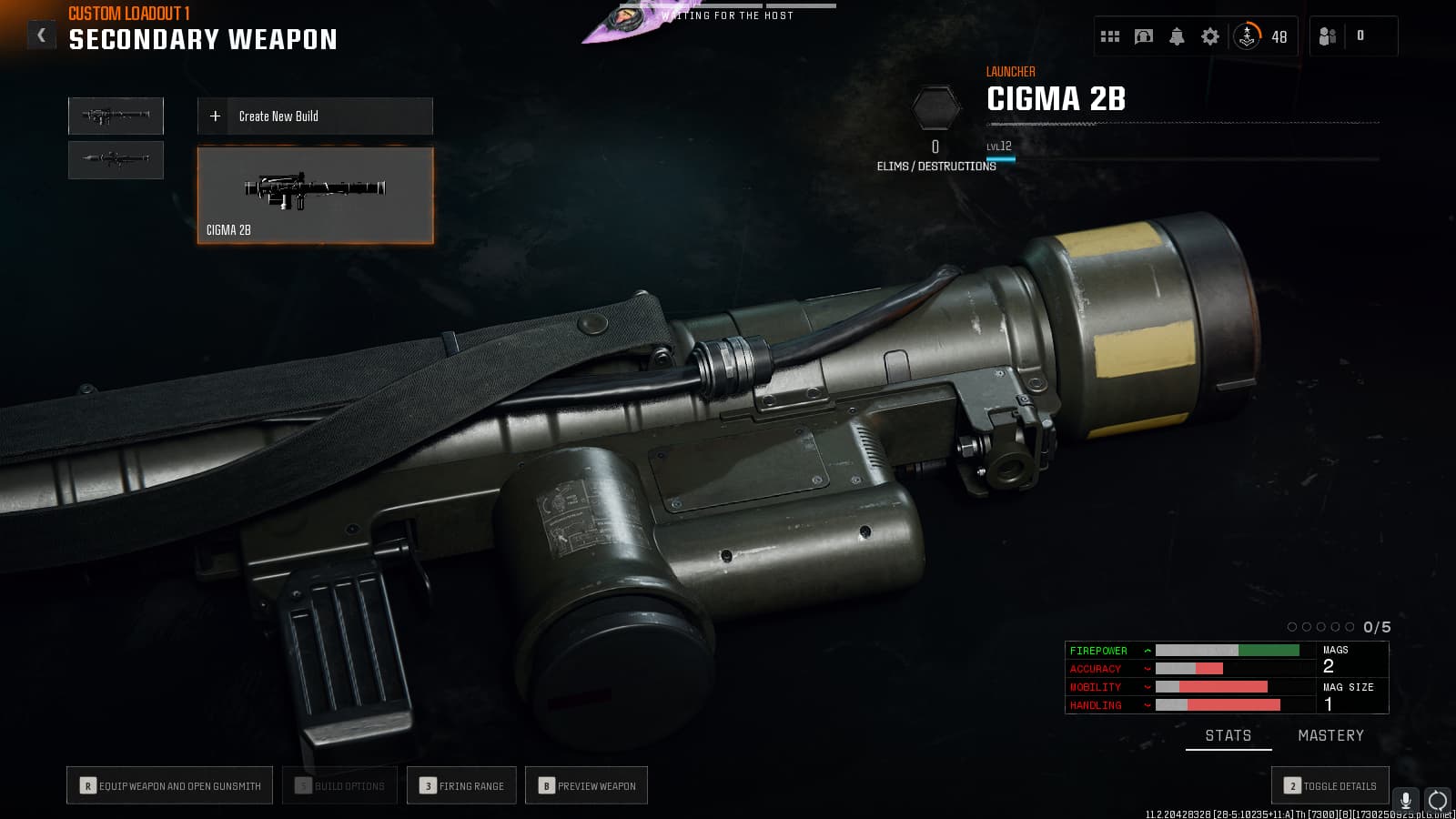This screenshot has height=819, width=1456.
Task: Open the settings gear
Action: [x=1210, y=36]
